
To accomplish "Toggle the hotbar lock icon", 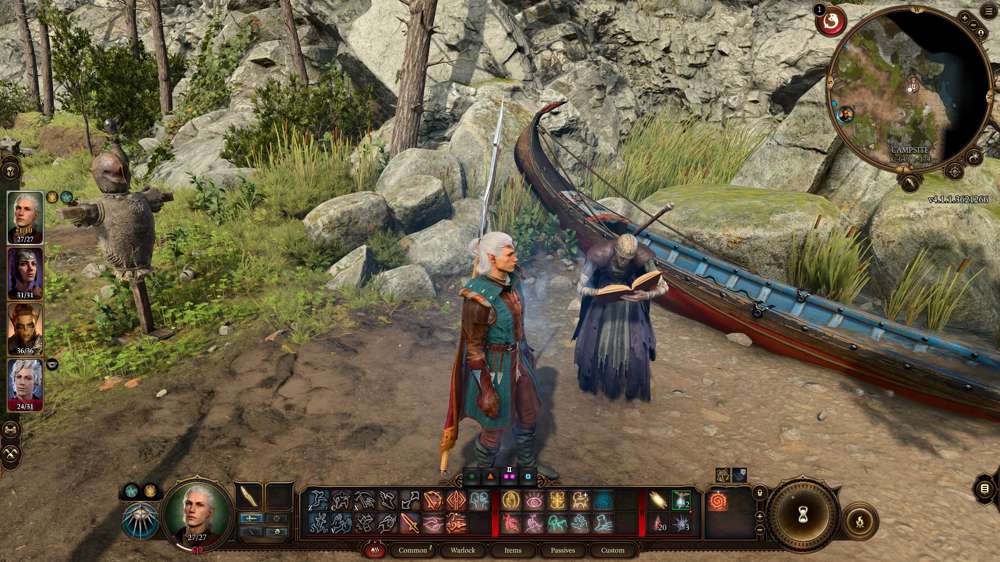I will click(760, 492).
